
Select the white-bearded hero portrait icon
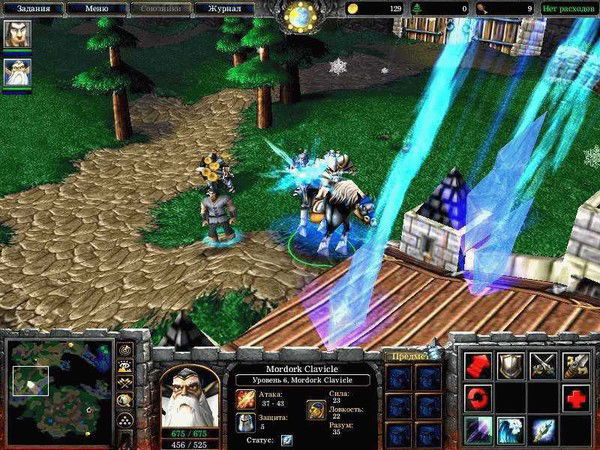18,72
